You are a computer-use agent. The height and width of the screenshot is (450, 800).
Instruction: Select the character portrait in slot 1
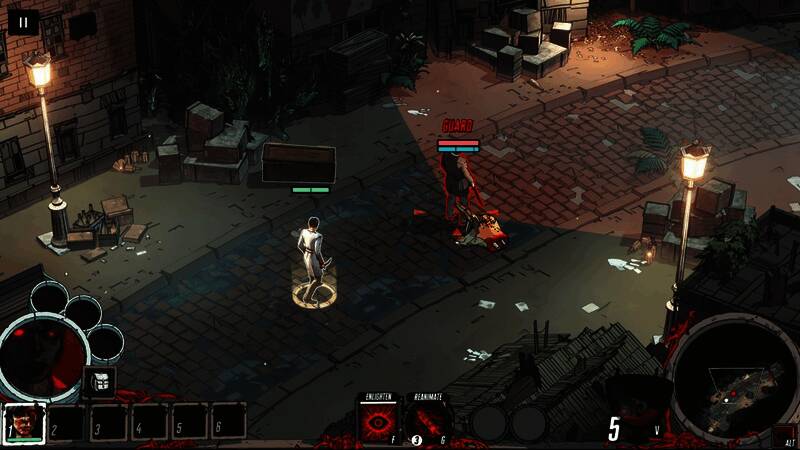[24, 422]
